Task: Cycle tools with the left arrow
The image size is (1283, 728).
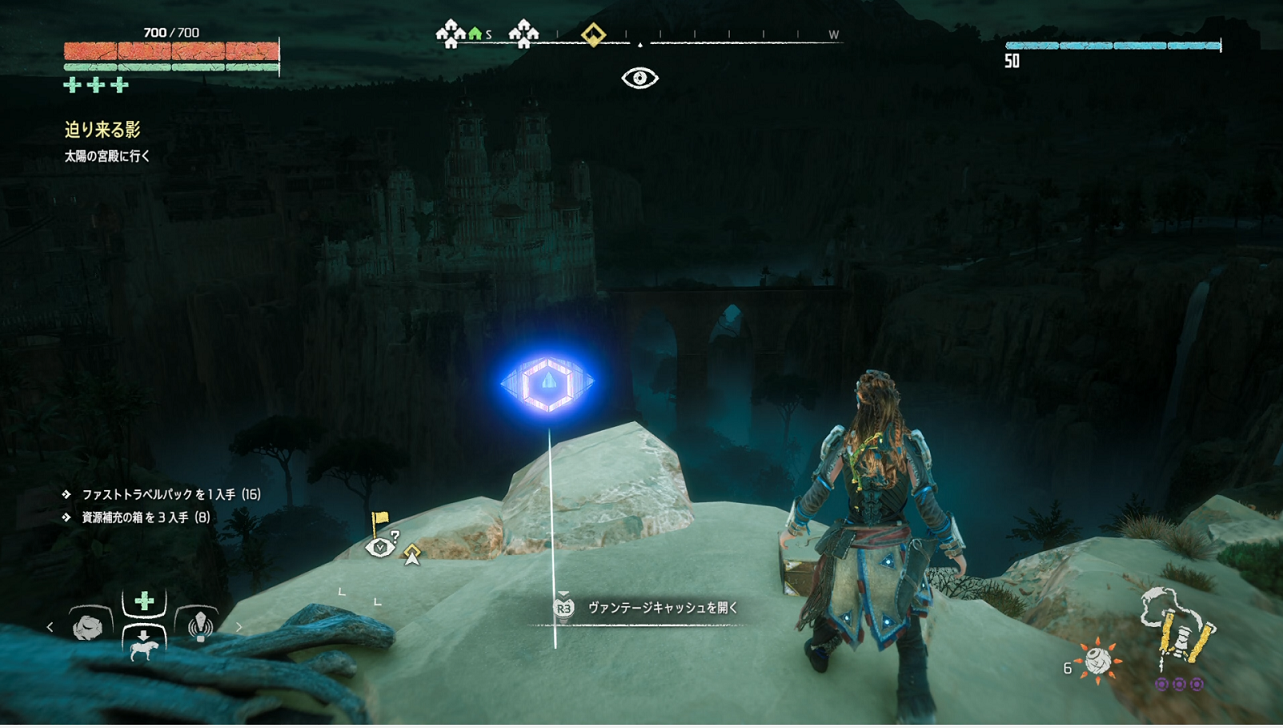Action: click(50, 627)
